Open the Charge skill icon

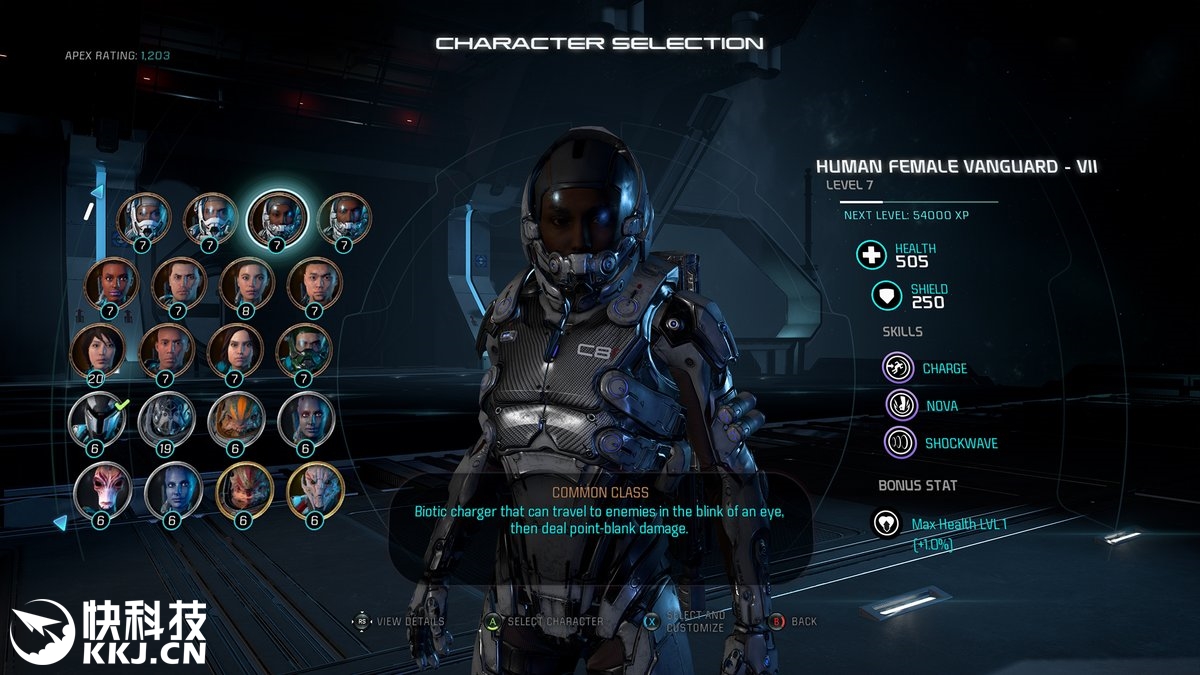(900, 368)
